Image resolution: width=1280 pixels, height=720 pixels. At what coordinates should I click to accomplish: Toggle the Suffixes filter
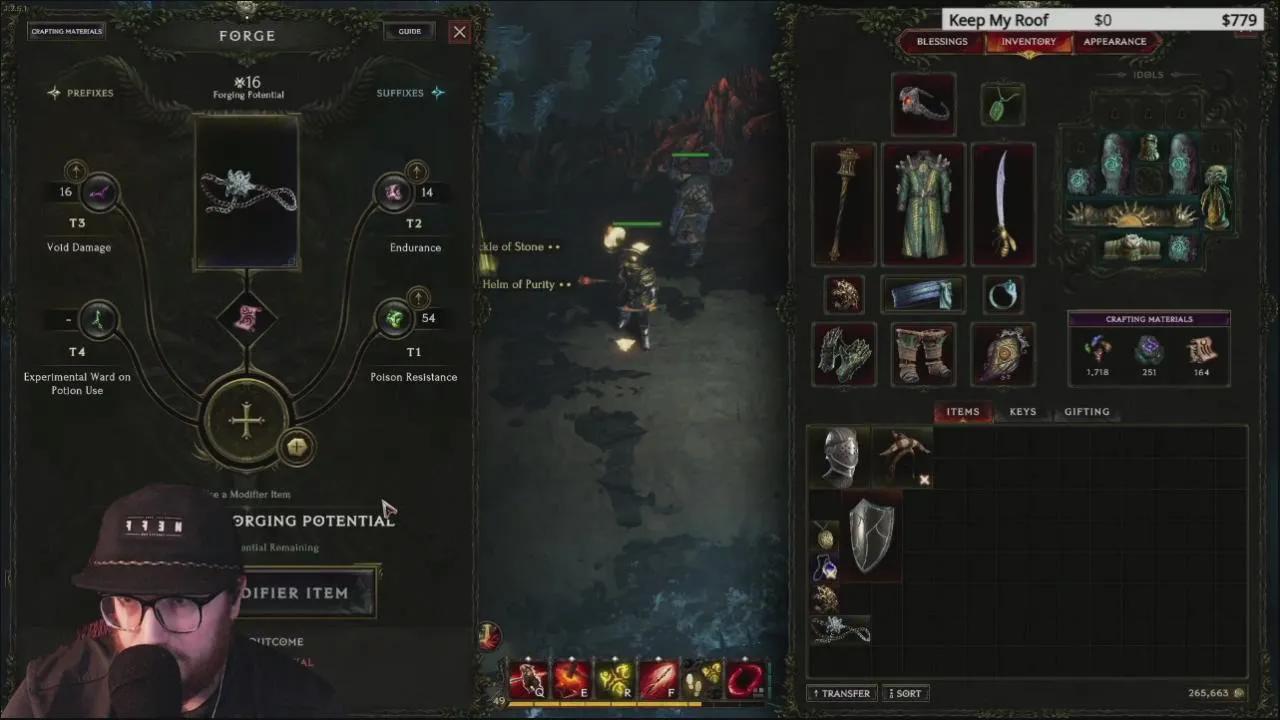(400, 92)
